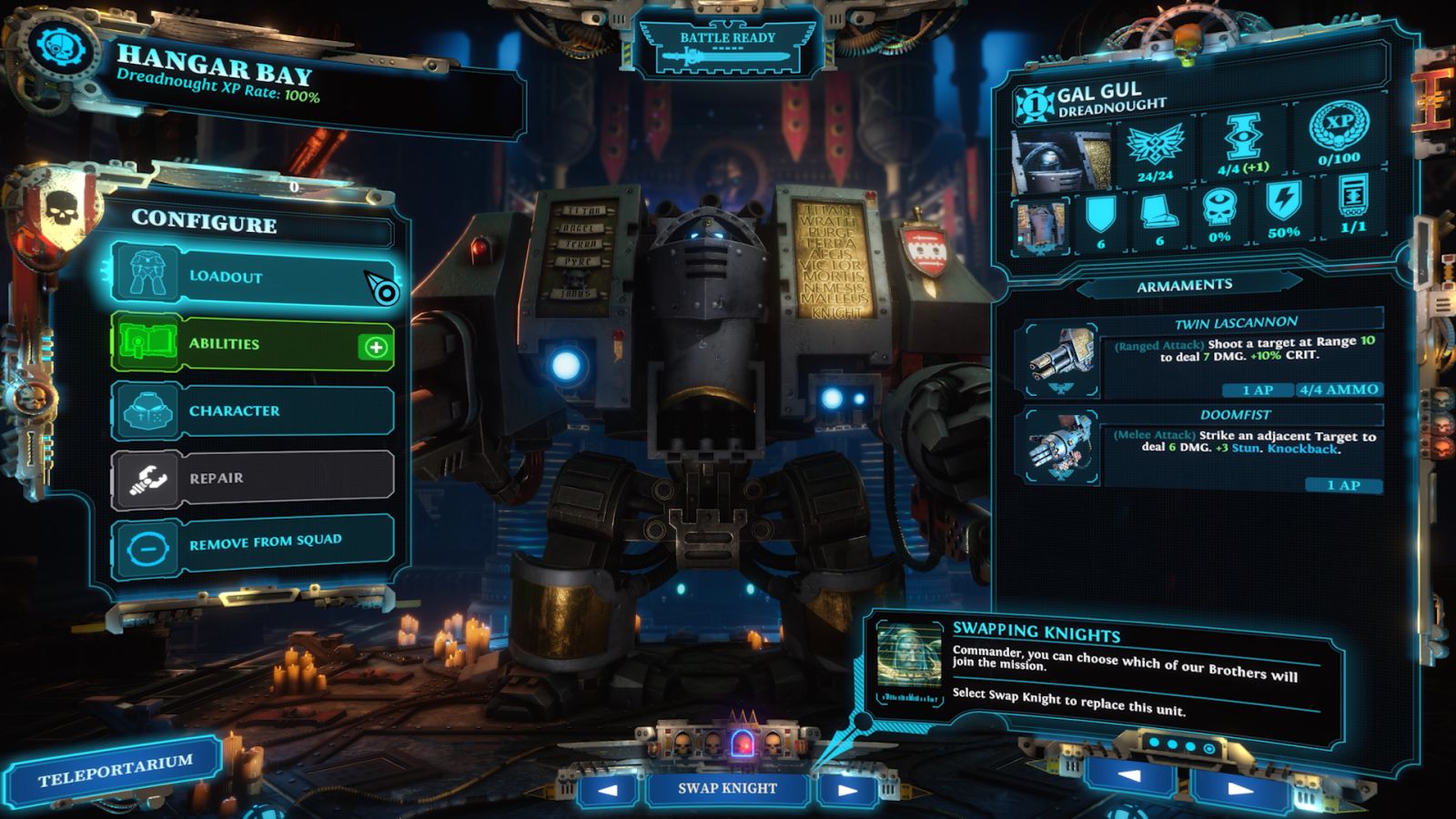Click the Gal Gul Dreadnought portrait
This screenshot has height=819, width=1456.
click(x=1060, y=161)
